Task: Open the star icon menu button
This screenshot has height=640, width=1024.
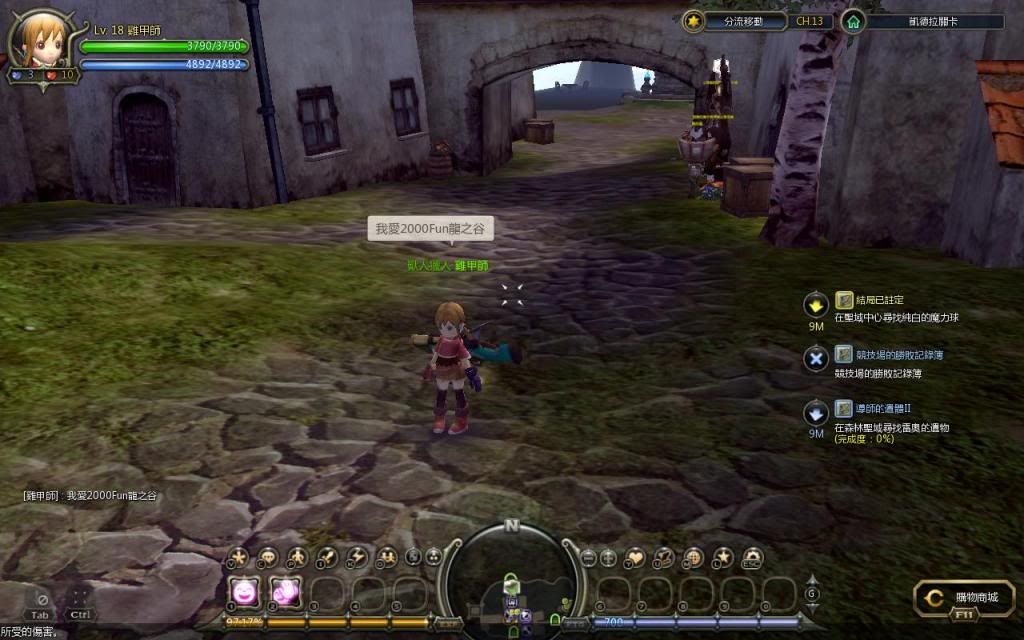Action: point(722,558)
